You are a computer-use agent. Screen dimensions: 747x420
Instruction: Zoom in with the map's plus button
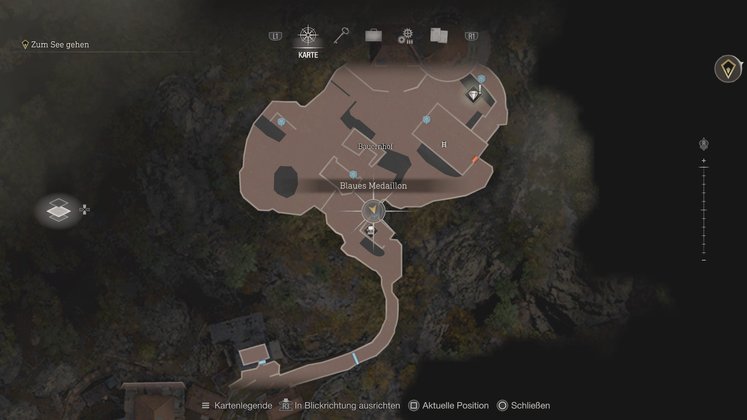pyautogui.click(x=704, y=160)
